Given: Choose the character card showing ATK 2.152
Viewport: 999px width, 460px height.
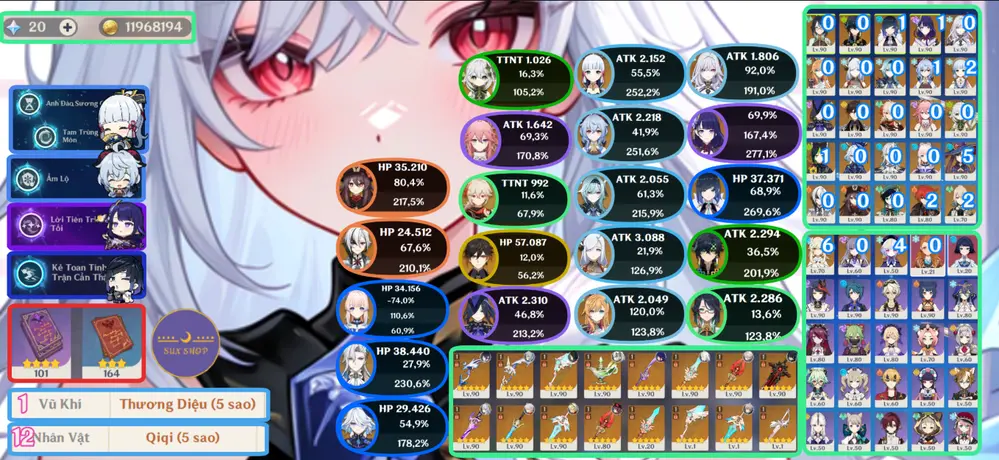Looking at the screenshot, I should pos(628,74).
